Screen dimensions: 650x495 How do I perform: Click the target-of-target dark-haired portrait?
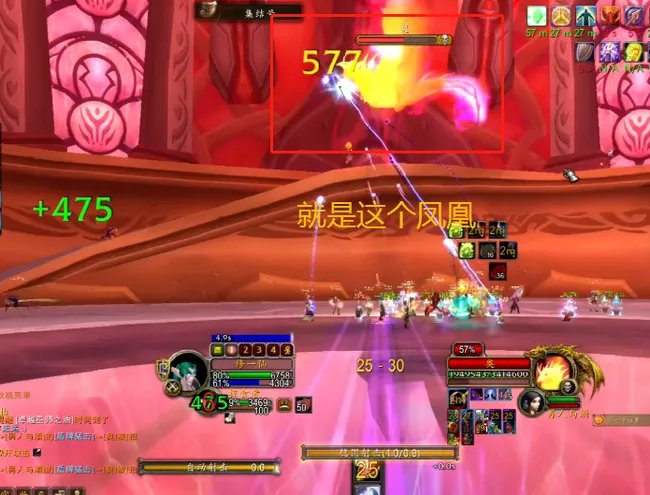click(532, 402)
